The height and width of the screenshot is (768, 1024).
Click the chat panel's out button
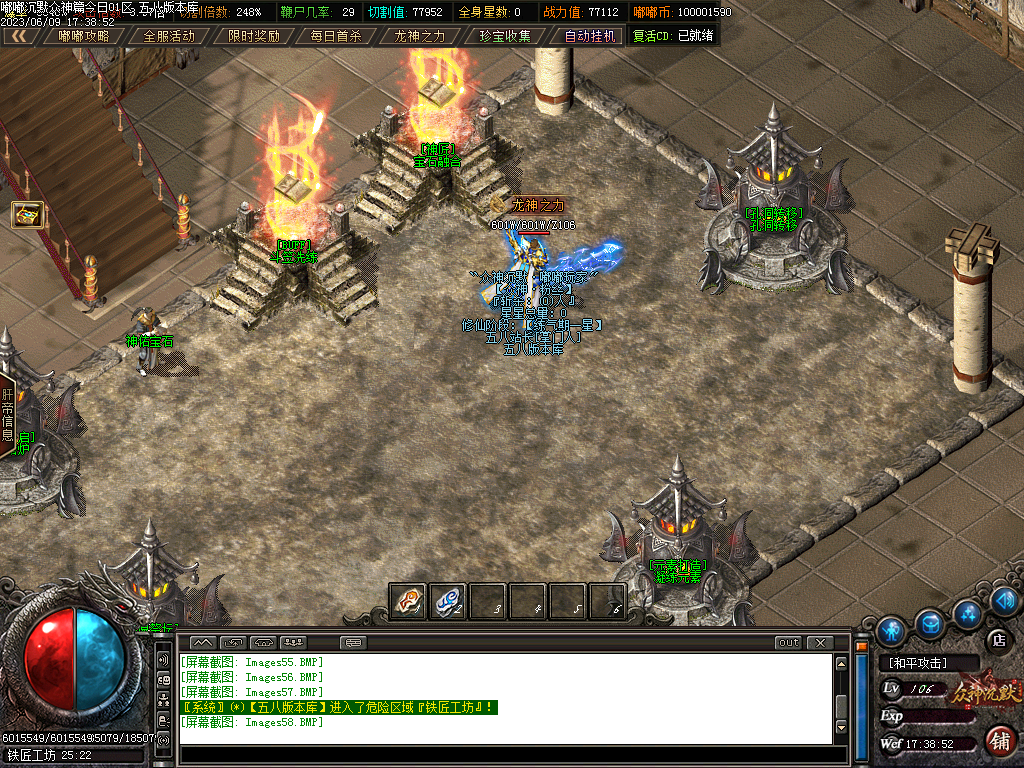(x=789, y=642)
